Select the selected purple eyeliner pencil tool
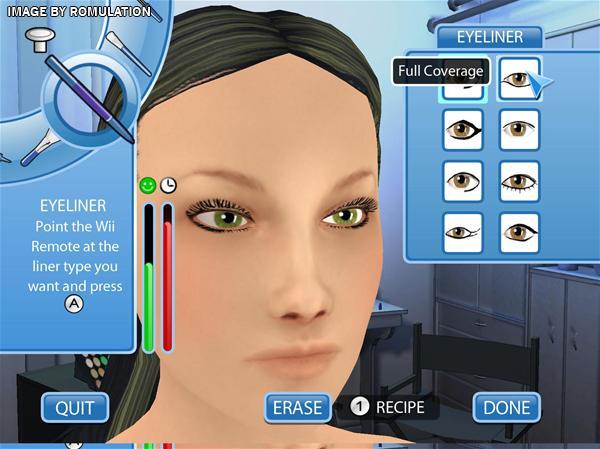 (x=88, y=100)
